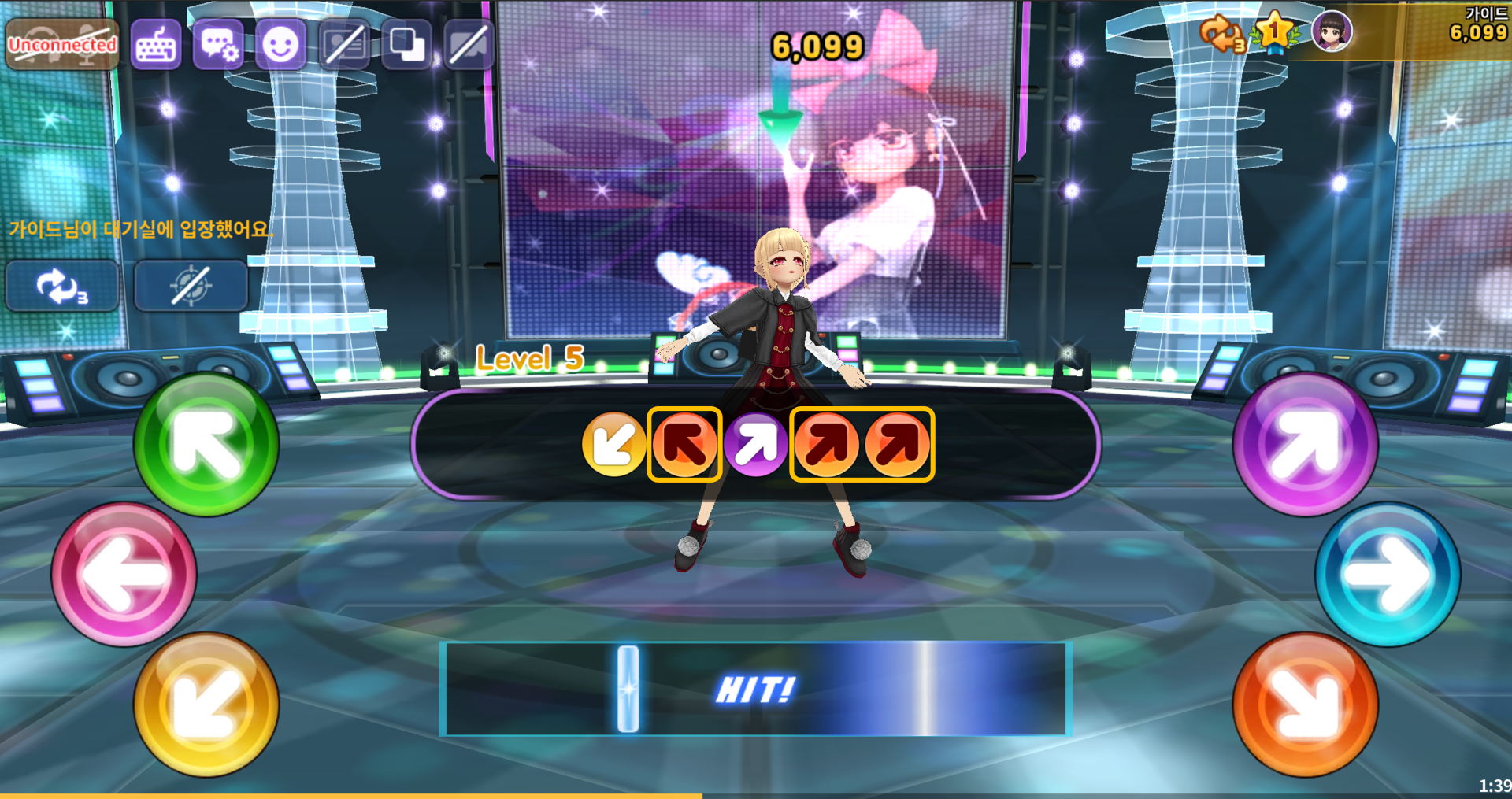Click the HIT! timing bar
Viewport: 1512px width, 799px height.
pyautogui.click(x=755, y=689)
